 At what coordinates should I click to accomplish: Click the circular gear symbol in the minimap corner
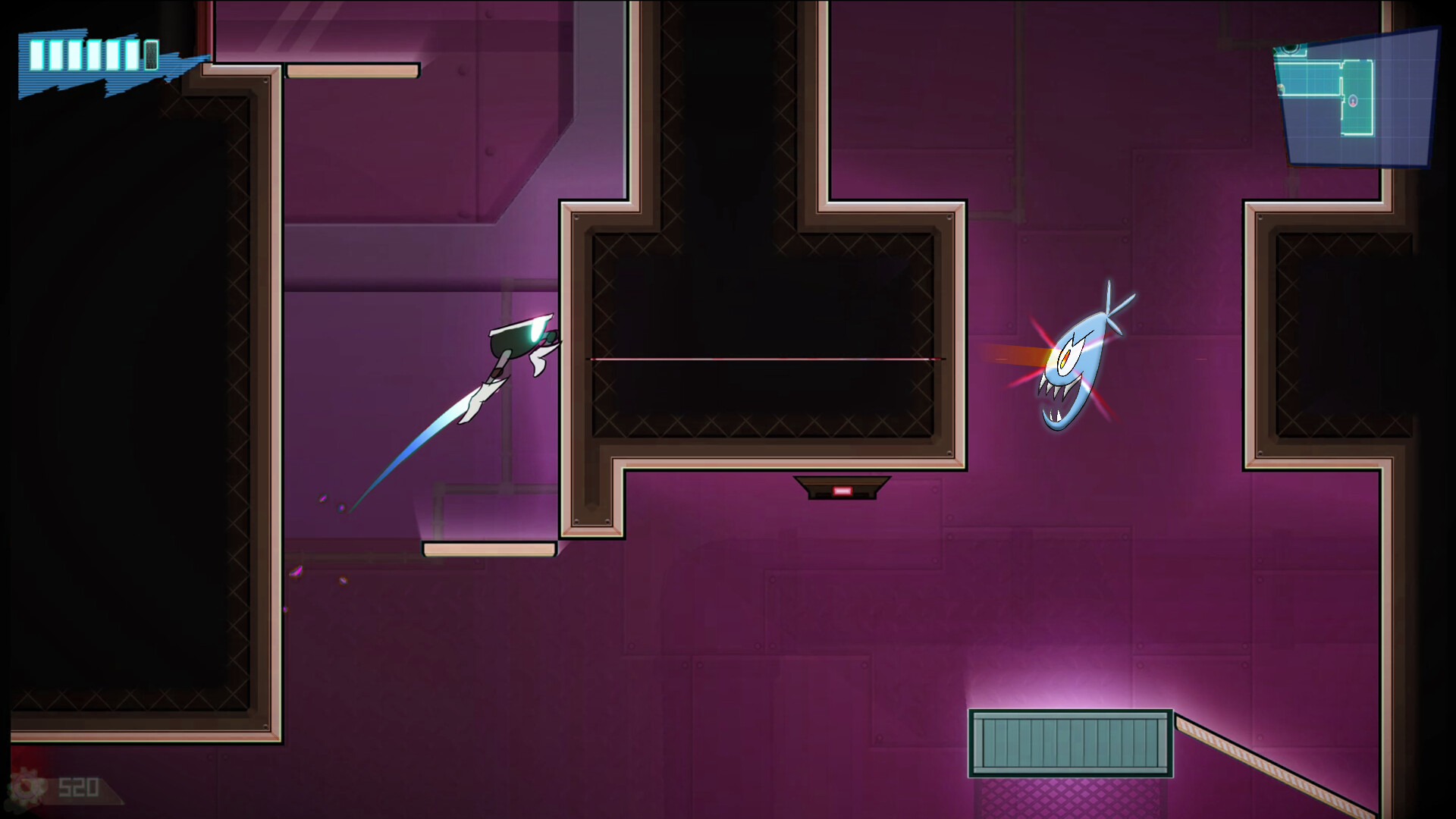(x=1289, y=49)
